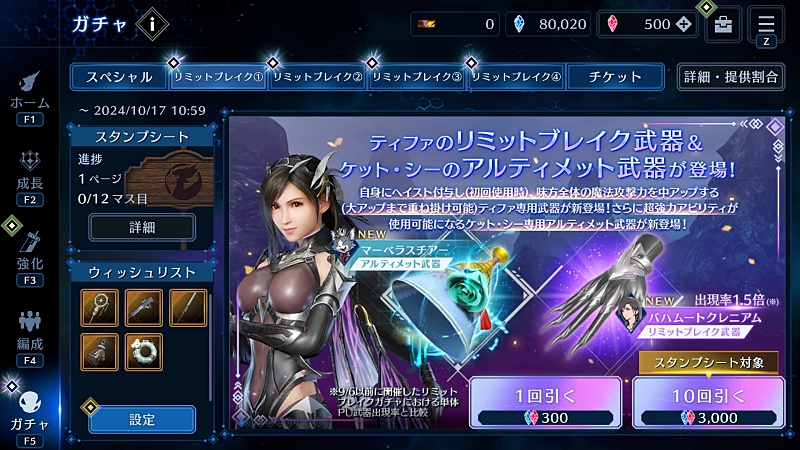This screenshot has height=450, width=800.
Task: Add red crystals with the plus button
Action: [x=683, y=24]
